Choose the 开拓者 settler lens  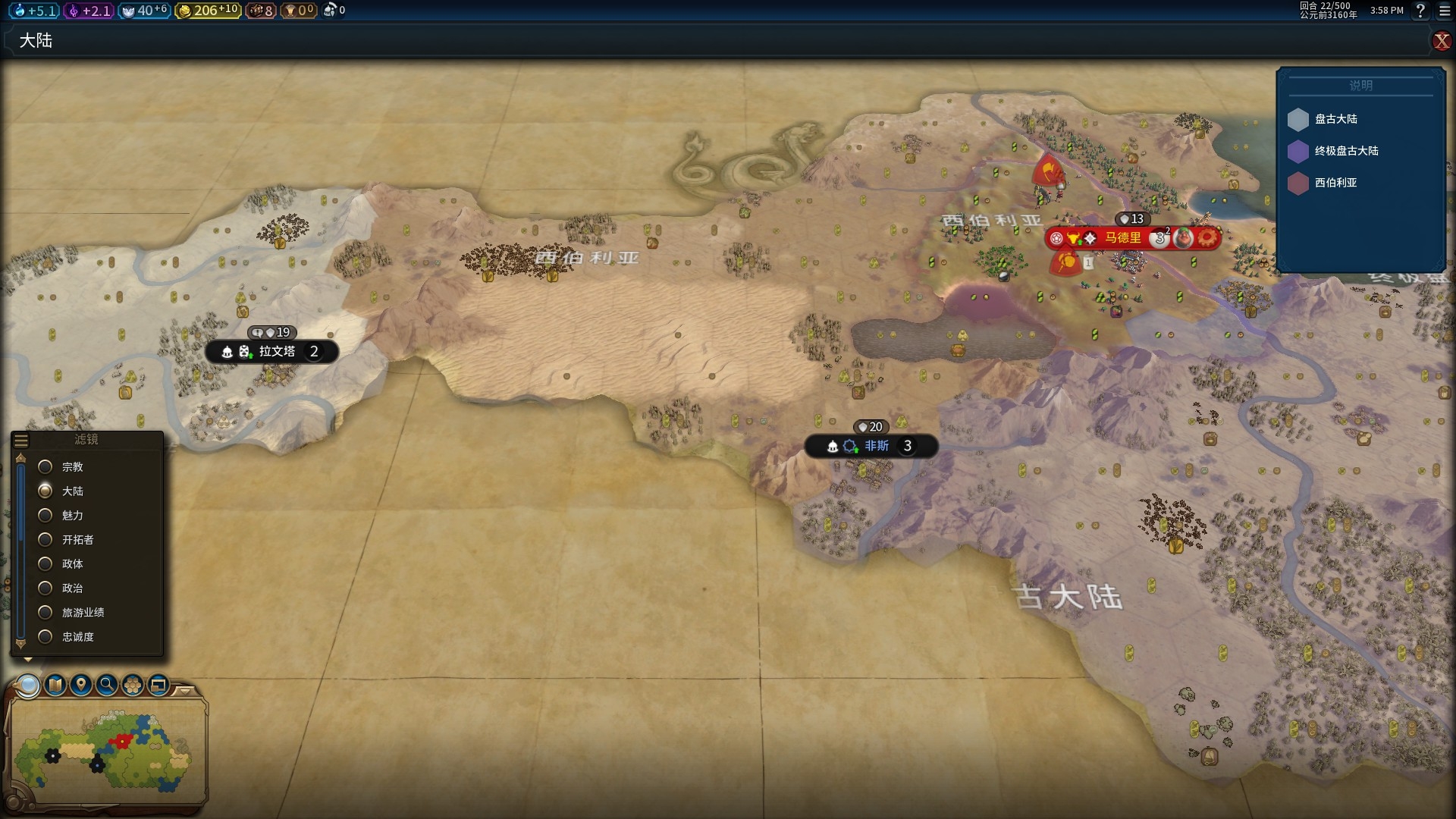click(x=45, y=540)
